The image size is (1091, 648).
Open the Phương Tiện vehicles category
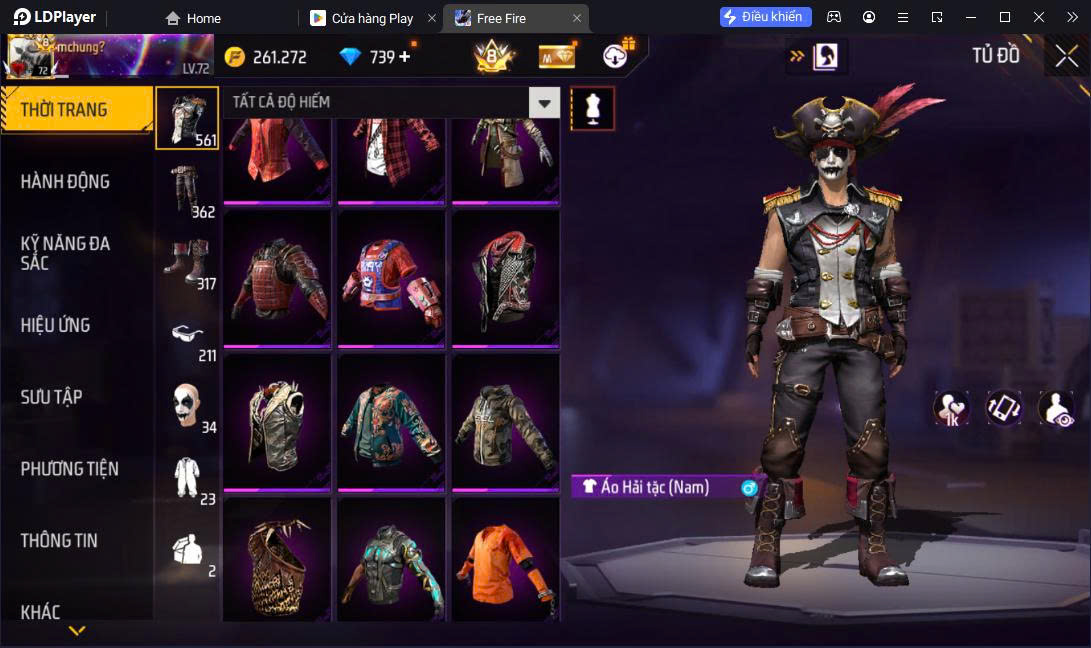tap(70, 469)
